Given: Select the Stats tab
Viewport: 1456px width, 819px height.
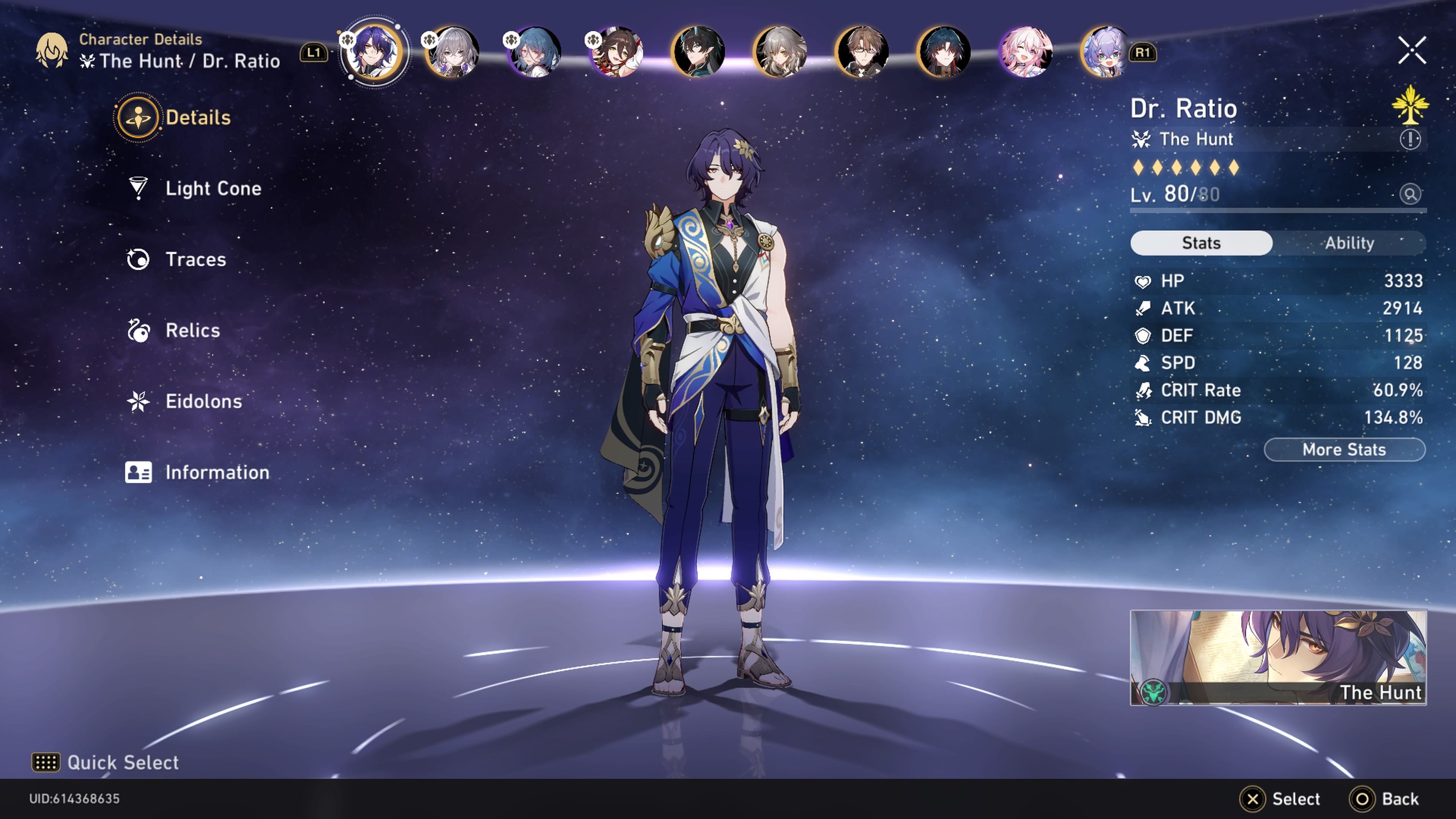Looking at the screenshot, I should point(1201,243).
